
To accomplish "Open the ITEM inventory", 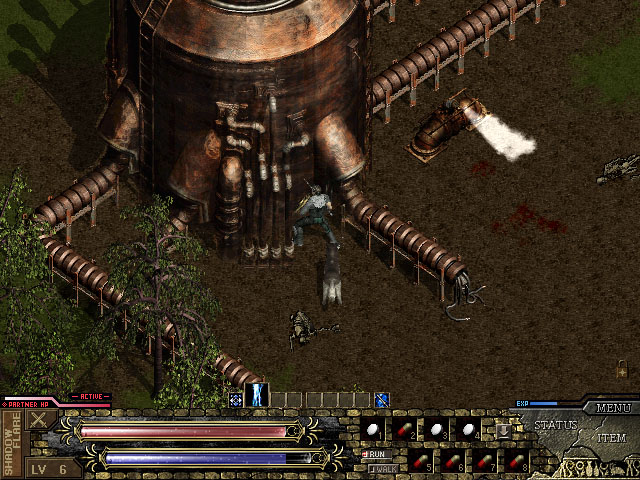I will pos(611,439).
